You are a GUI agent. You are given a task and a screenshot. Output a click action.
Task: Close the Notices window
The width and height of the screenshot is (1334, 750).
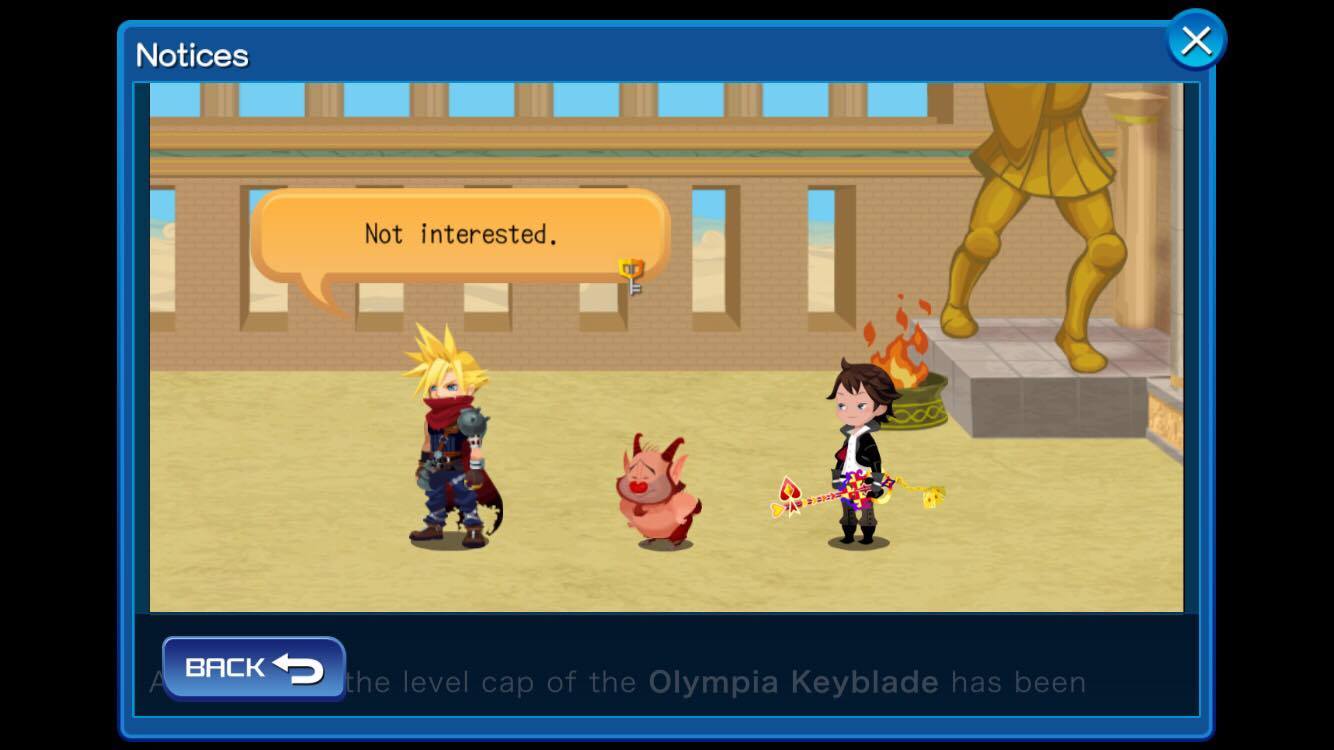[x=1195, y=41]
